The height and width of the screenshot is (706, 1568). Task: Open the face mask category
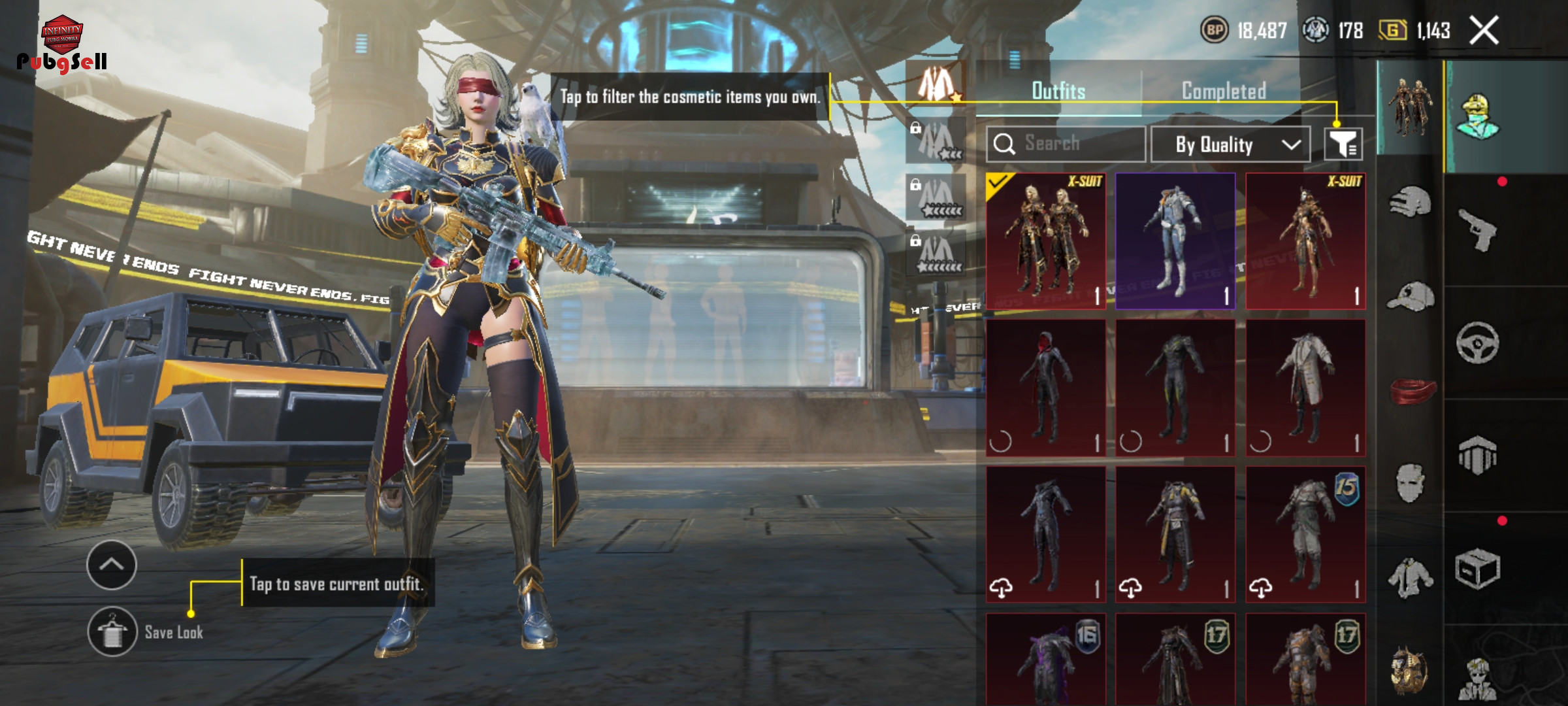tap(1410, 484)
